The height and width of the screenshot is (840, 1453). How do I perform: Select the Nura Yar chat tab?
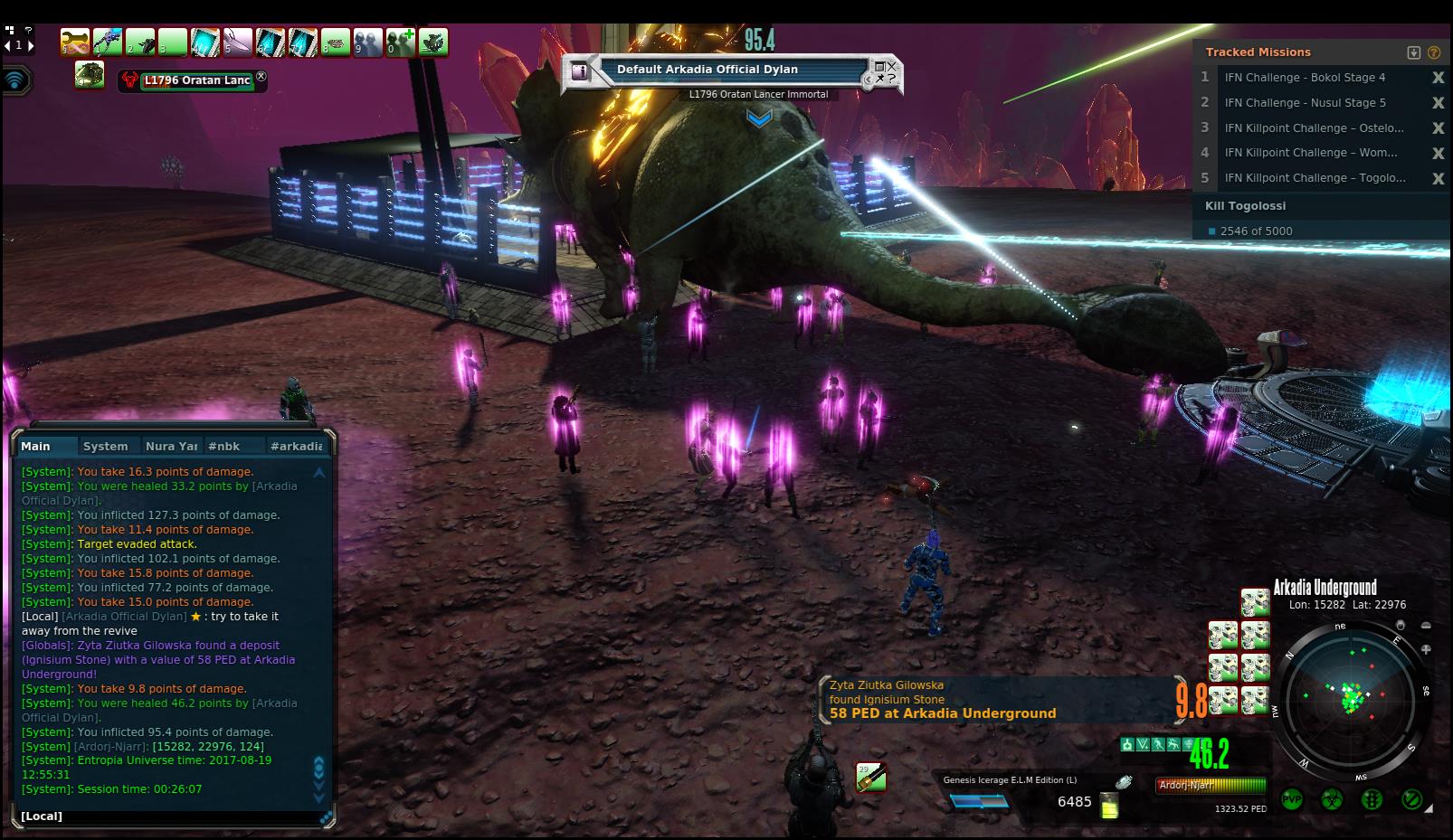point(171,446)
